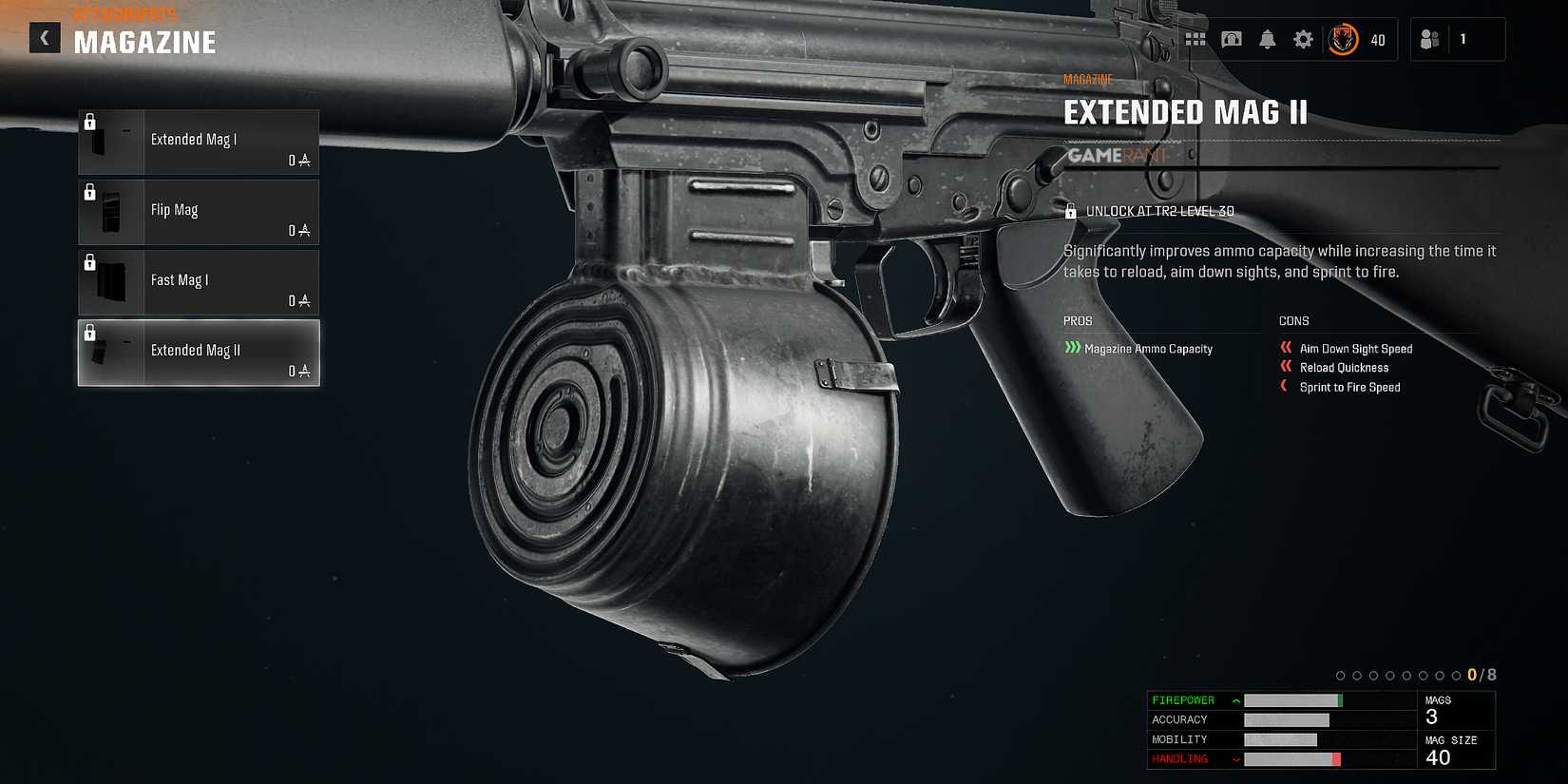Click the Firepower stat bar
Image resolution: width=1568 pixels, height=784 pixels.
(x=1292, y=700)
